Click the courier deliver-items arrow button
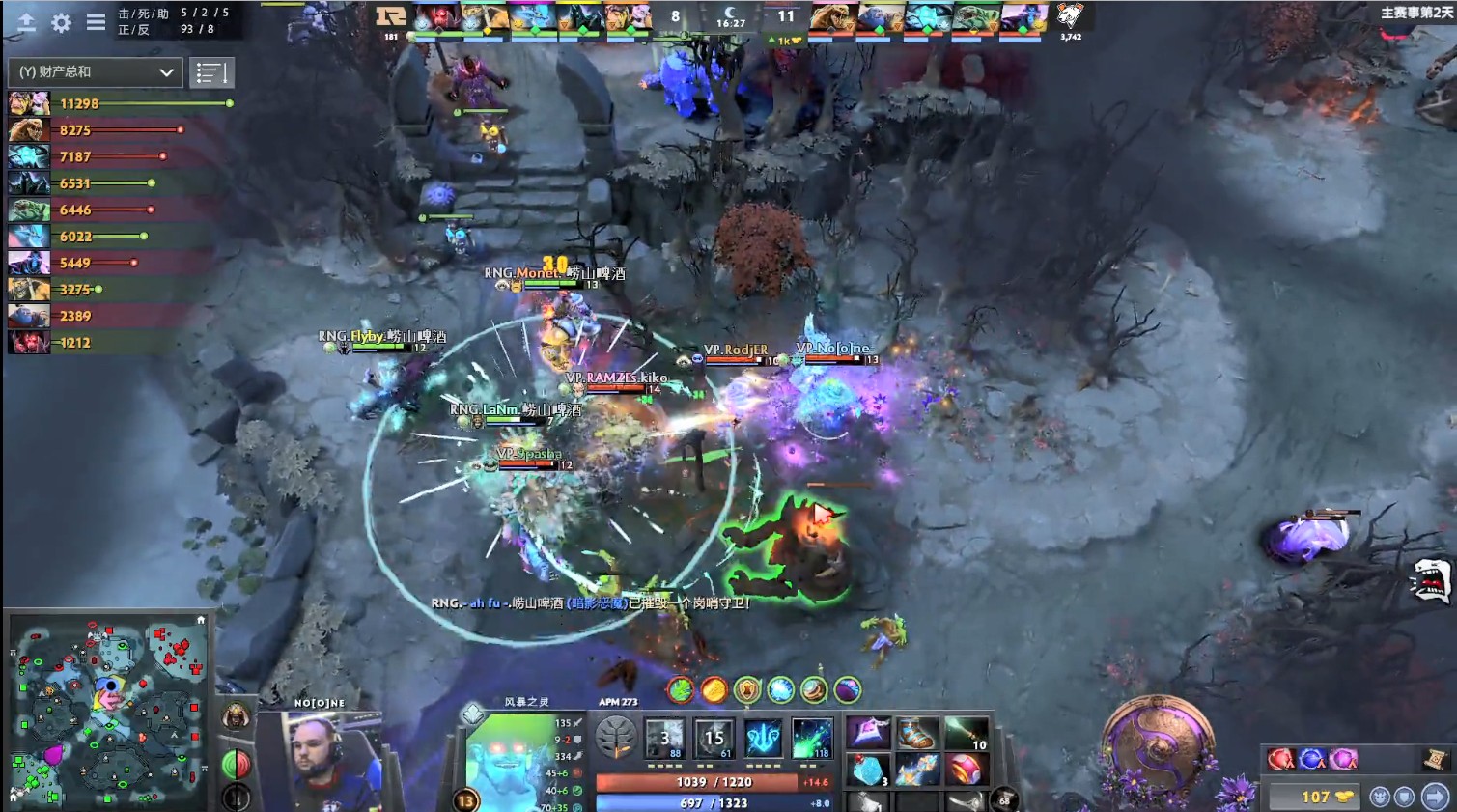Viewport: 1457px width, 812px height. coord(1434,796)
